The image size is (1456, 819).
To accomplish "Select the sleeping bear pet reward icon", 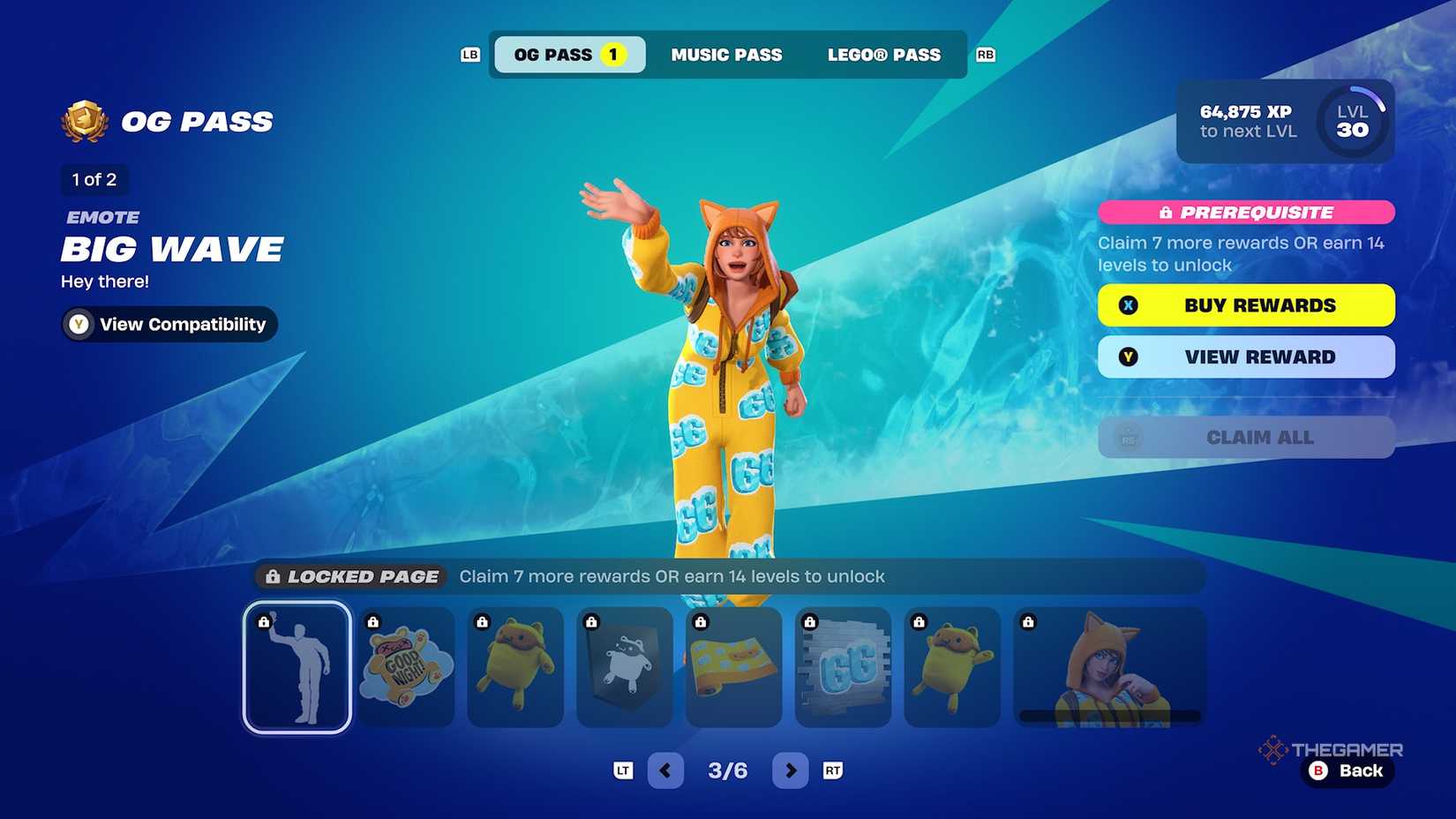I will point(953,666).
